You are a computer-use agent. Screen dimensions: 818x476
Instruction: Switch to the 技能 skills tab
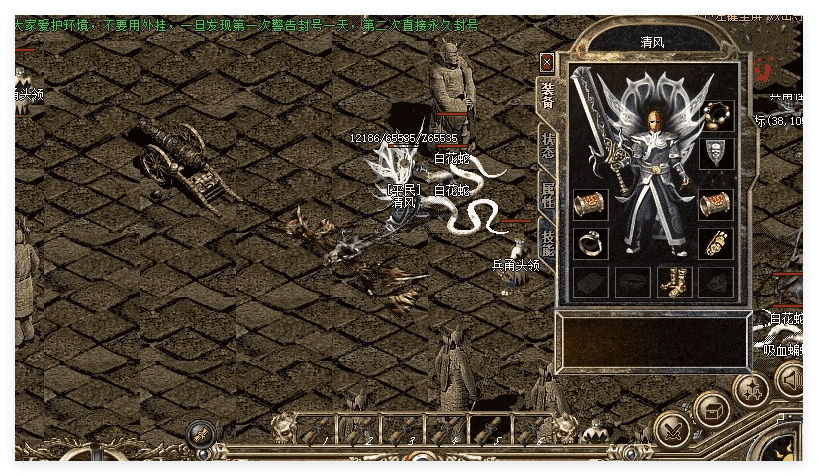[548, 243]
